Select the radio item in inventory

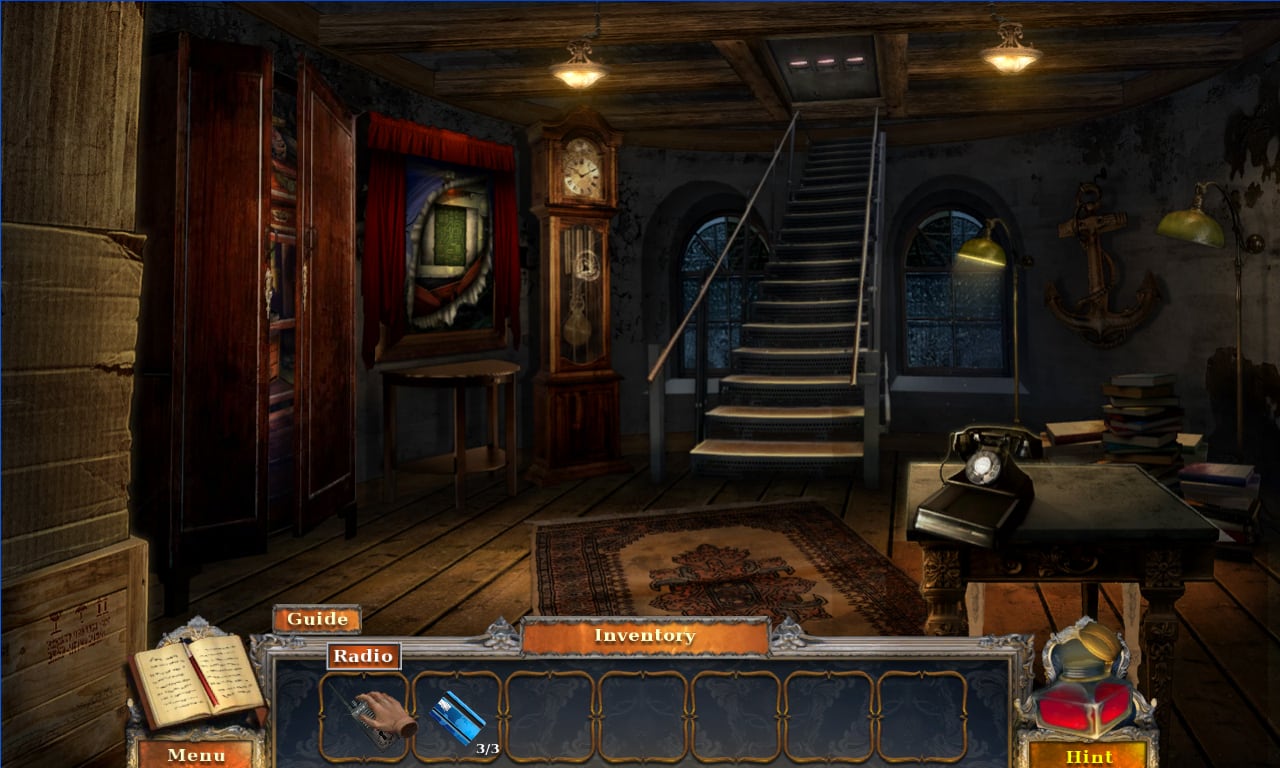tap(365, 715)
